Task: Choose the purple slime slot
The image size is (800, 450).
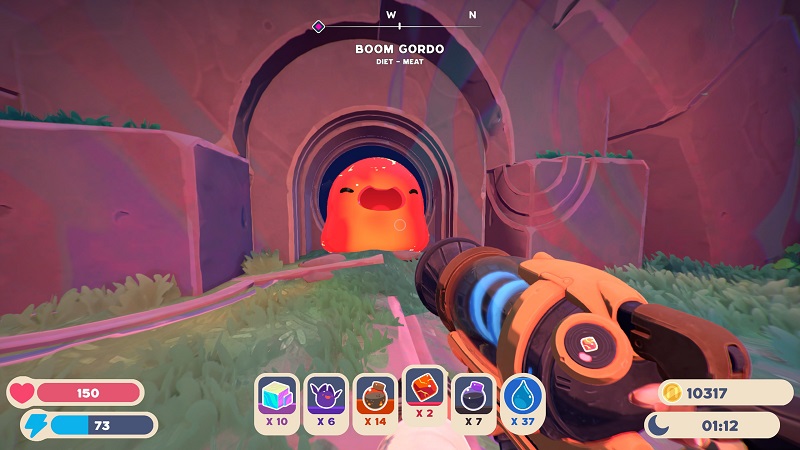Action: click(x=326, y=398)
